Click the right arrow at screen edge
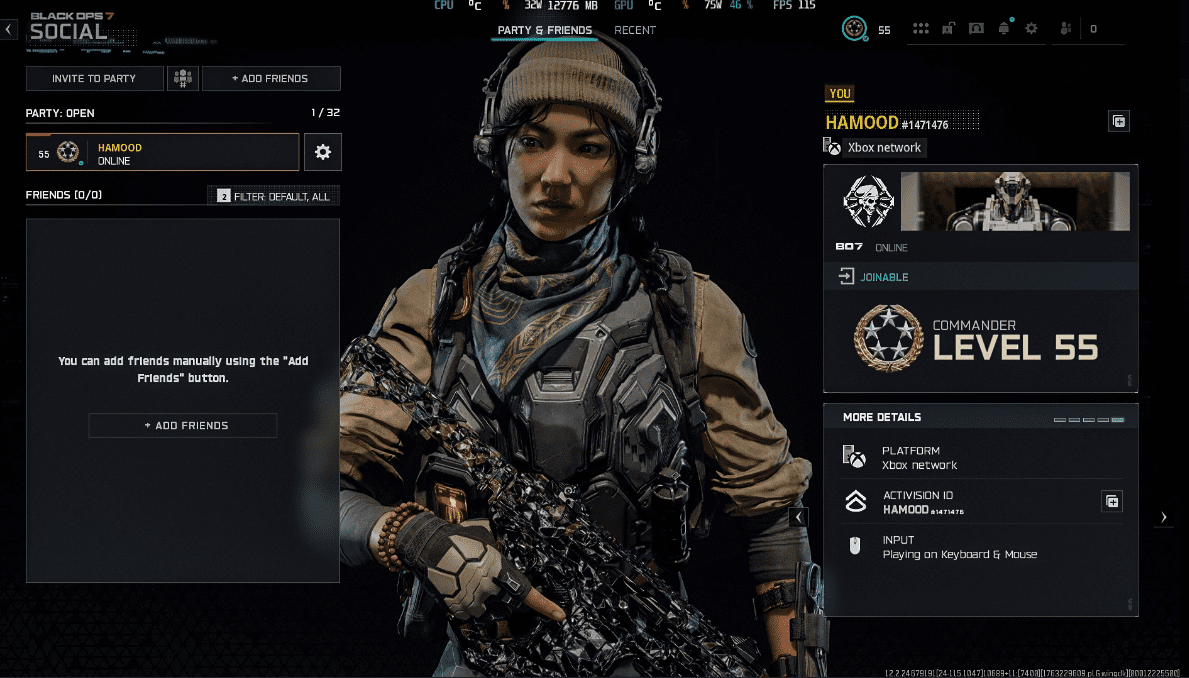The image size is (1189, 678). click(x=1163, y=517)
